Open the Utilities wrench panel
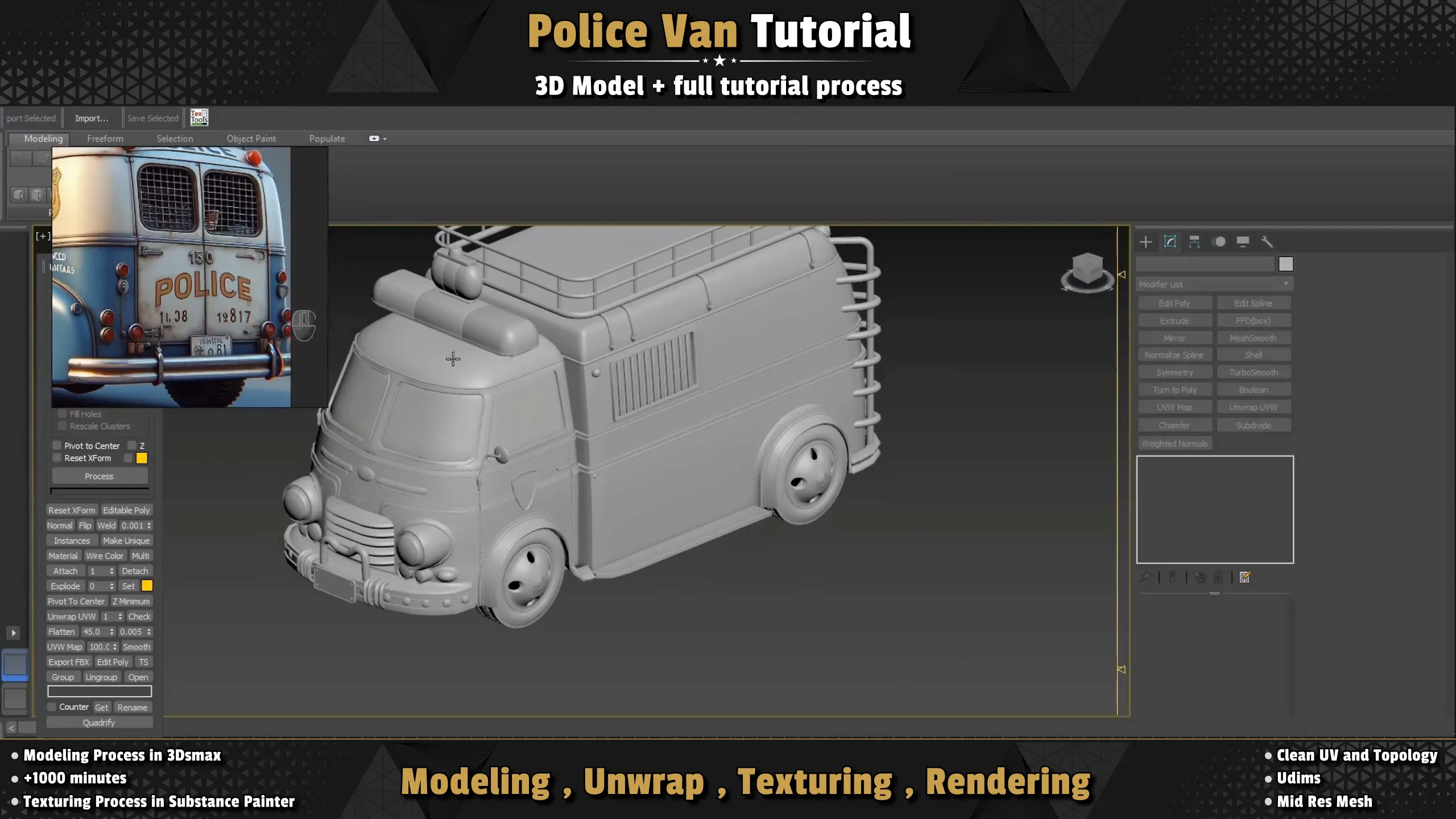 [1267, 242]
